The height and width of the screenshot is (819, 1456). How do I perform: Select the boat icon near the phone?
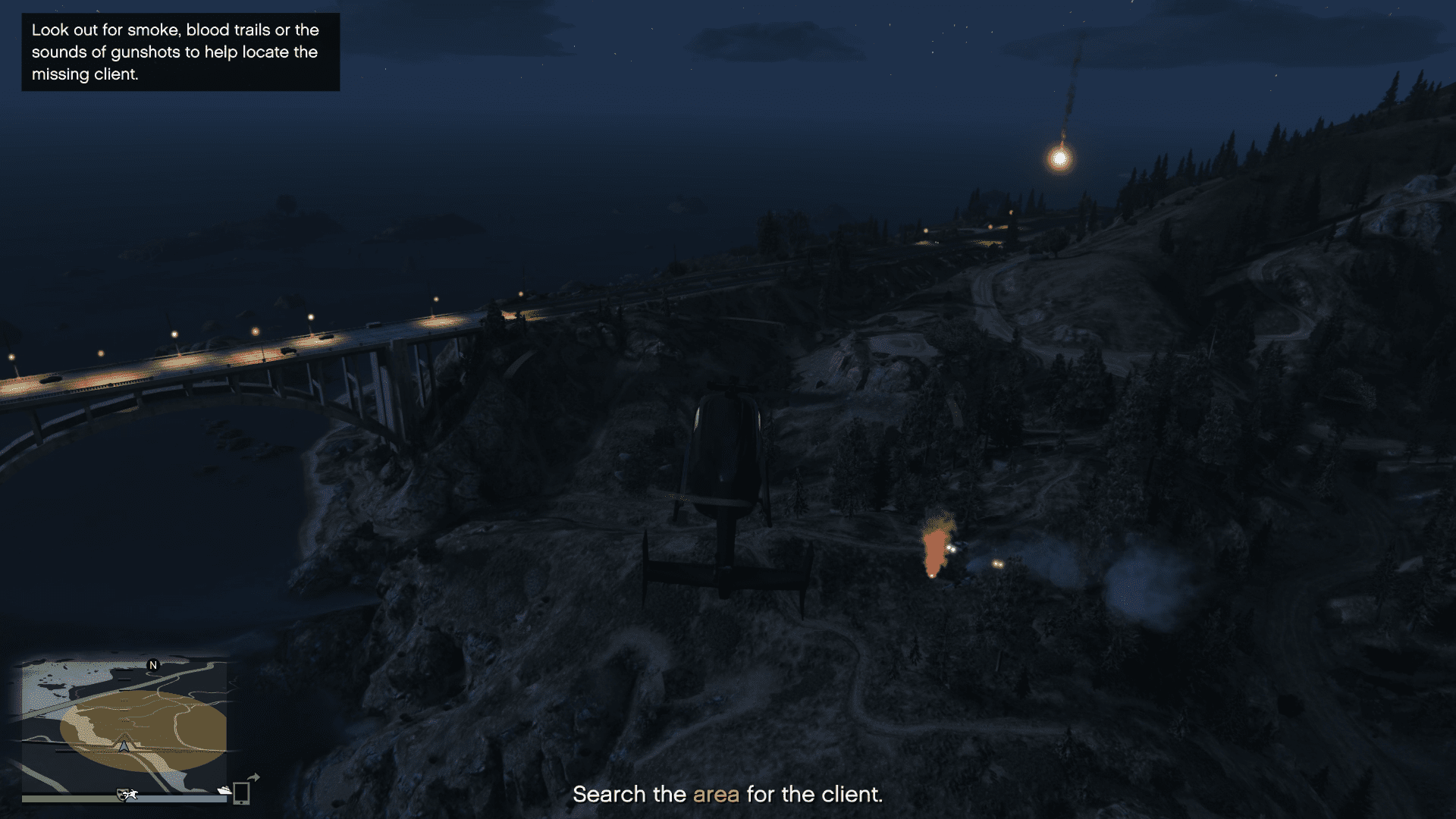(224, 791)
